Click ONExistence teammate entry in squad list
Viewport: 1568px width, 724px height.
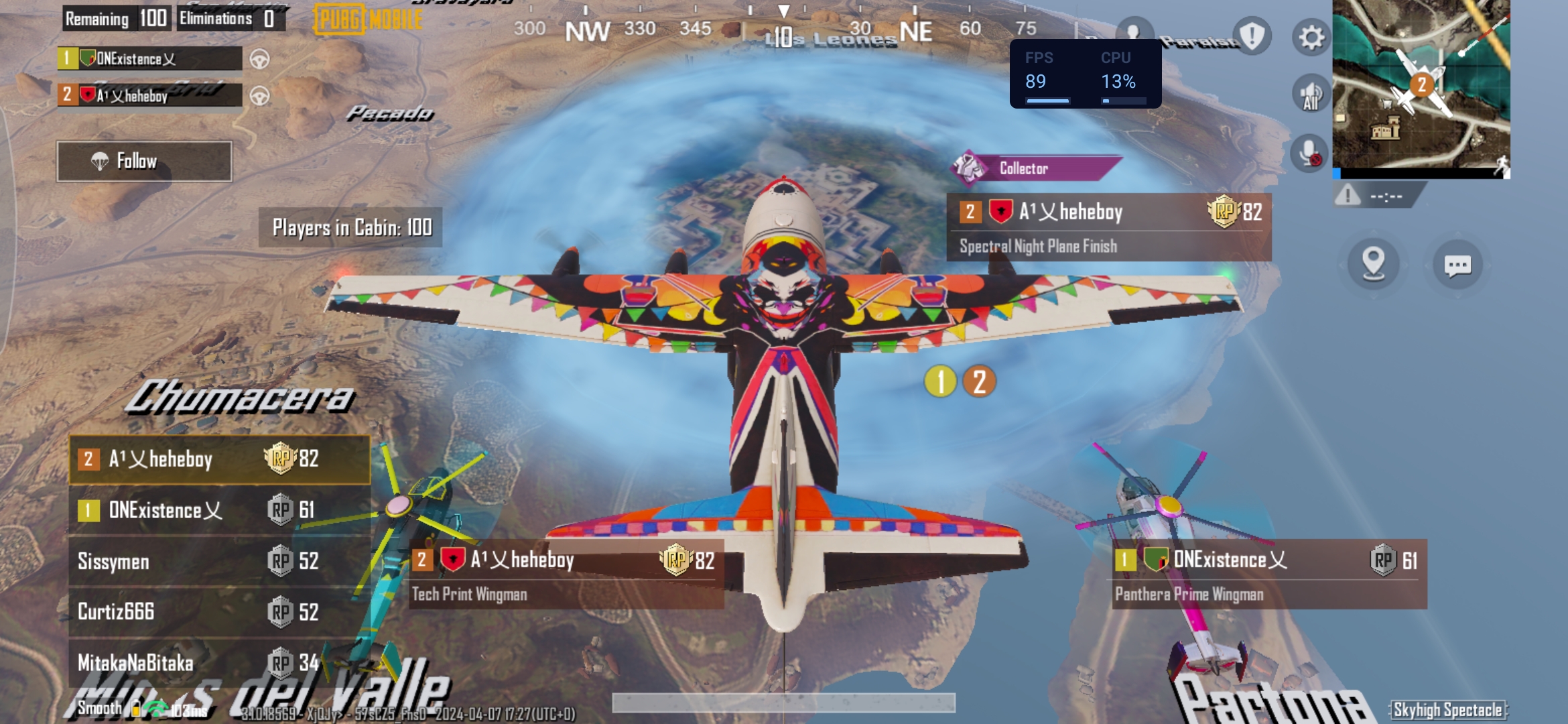click(150, 59)
